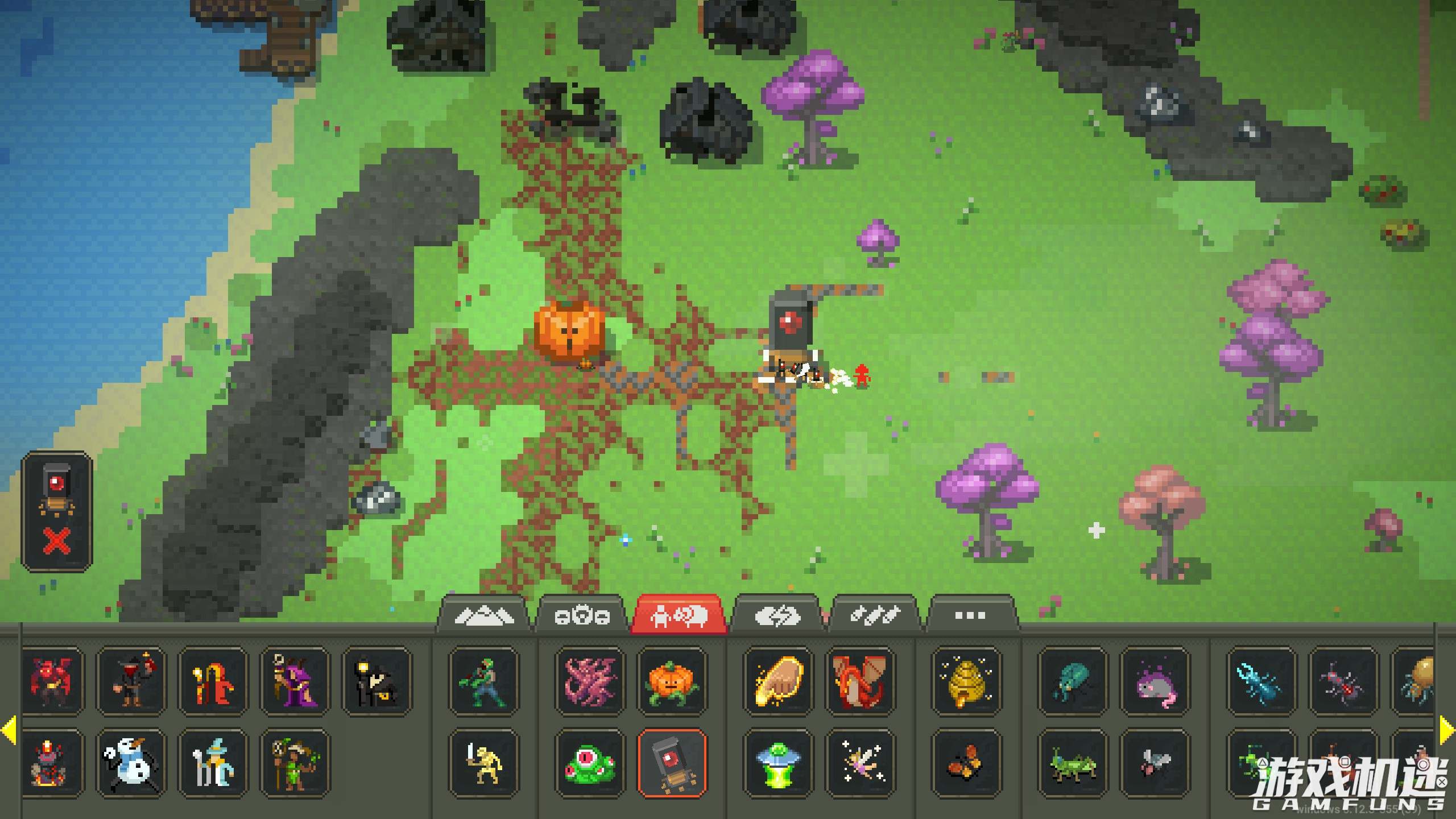The image size is (1456, 819).
Task: Choose the green grasshopper creature
Action: [x=1073, y=763]
